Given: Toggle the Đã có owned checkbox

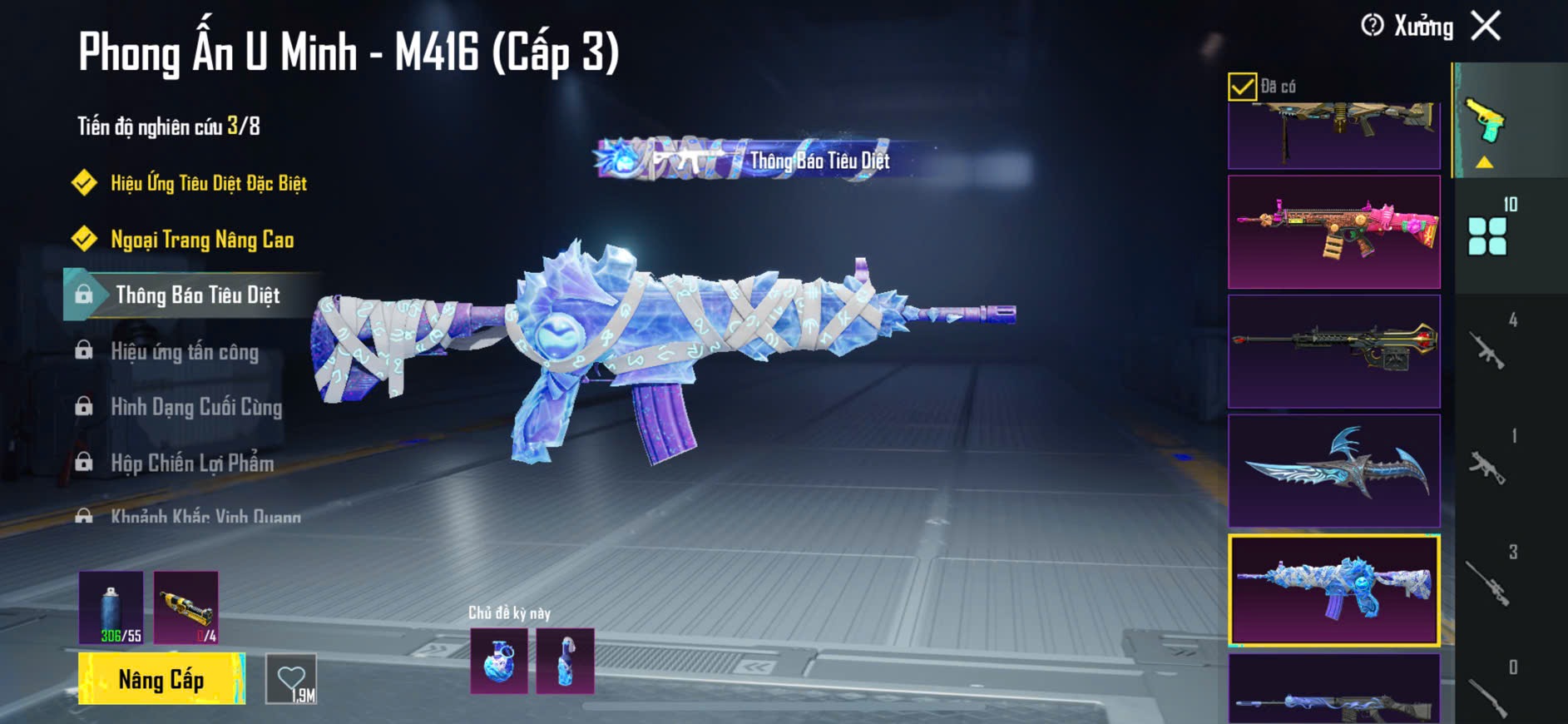Looking at the screenshot, I should point(1242,87).
